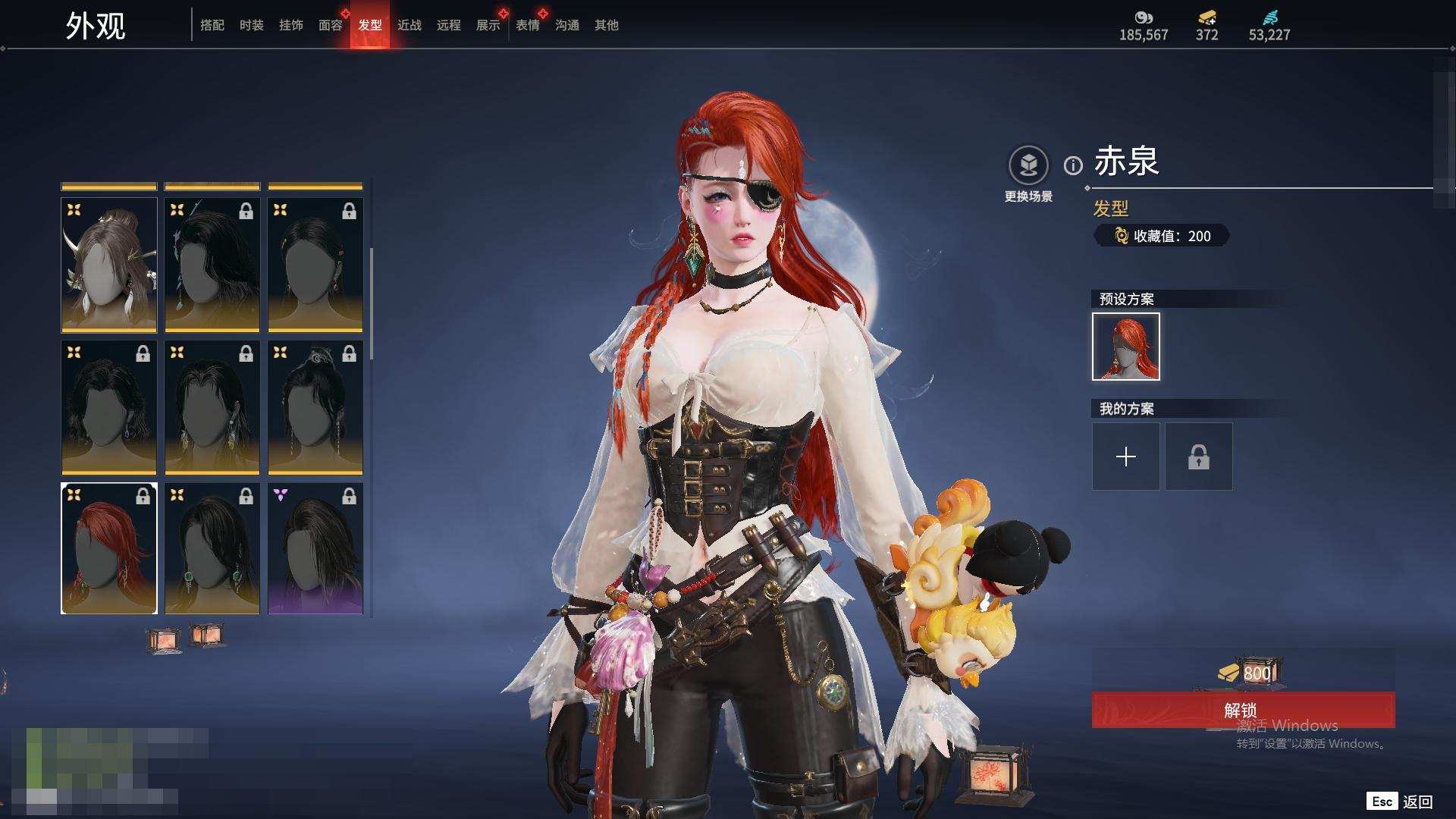This screenshot has height=819, width=1456.
Task: Choose the 沟通 communication tab
Action: 567,25
